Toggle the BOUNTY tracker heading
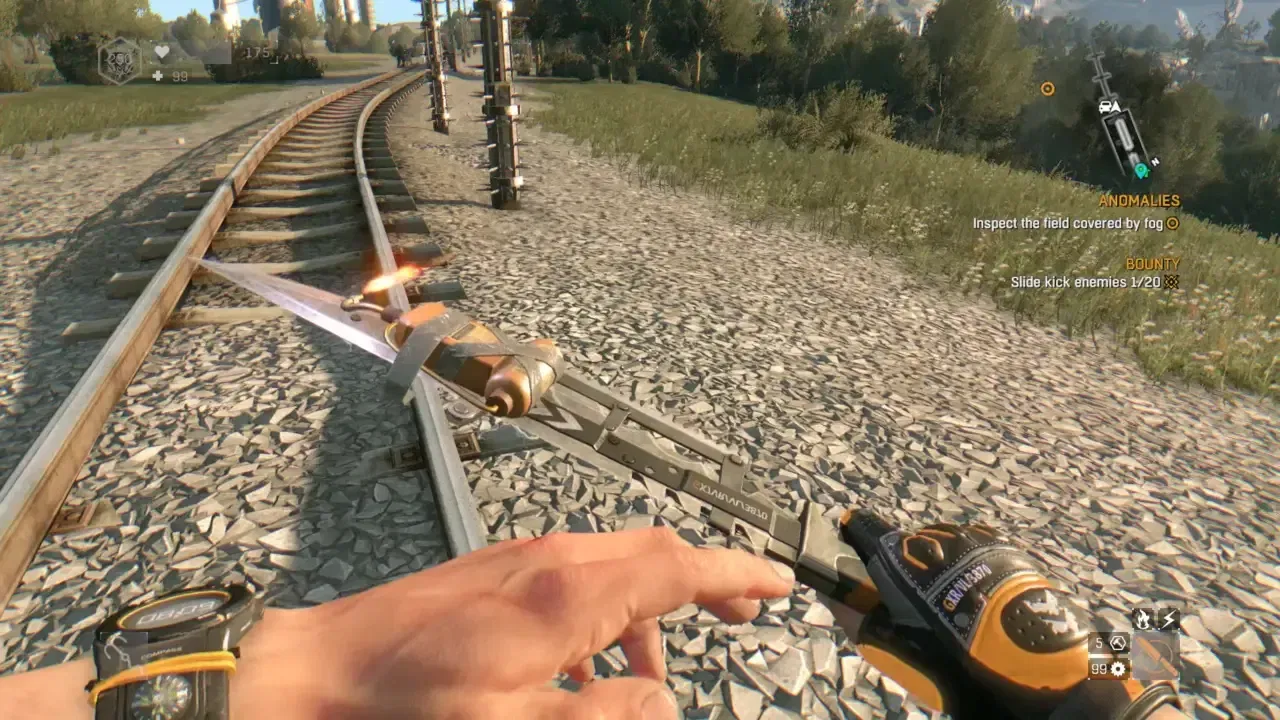1280x720 pixels. [1155, 262]
